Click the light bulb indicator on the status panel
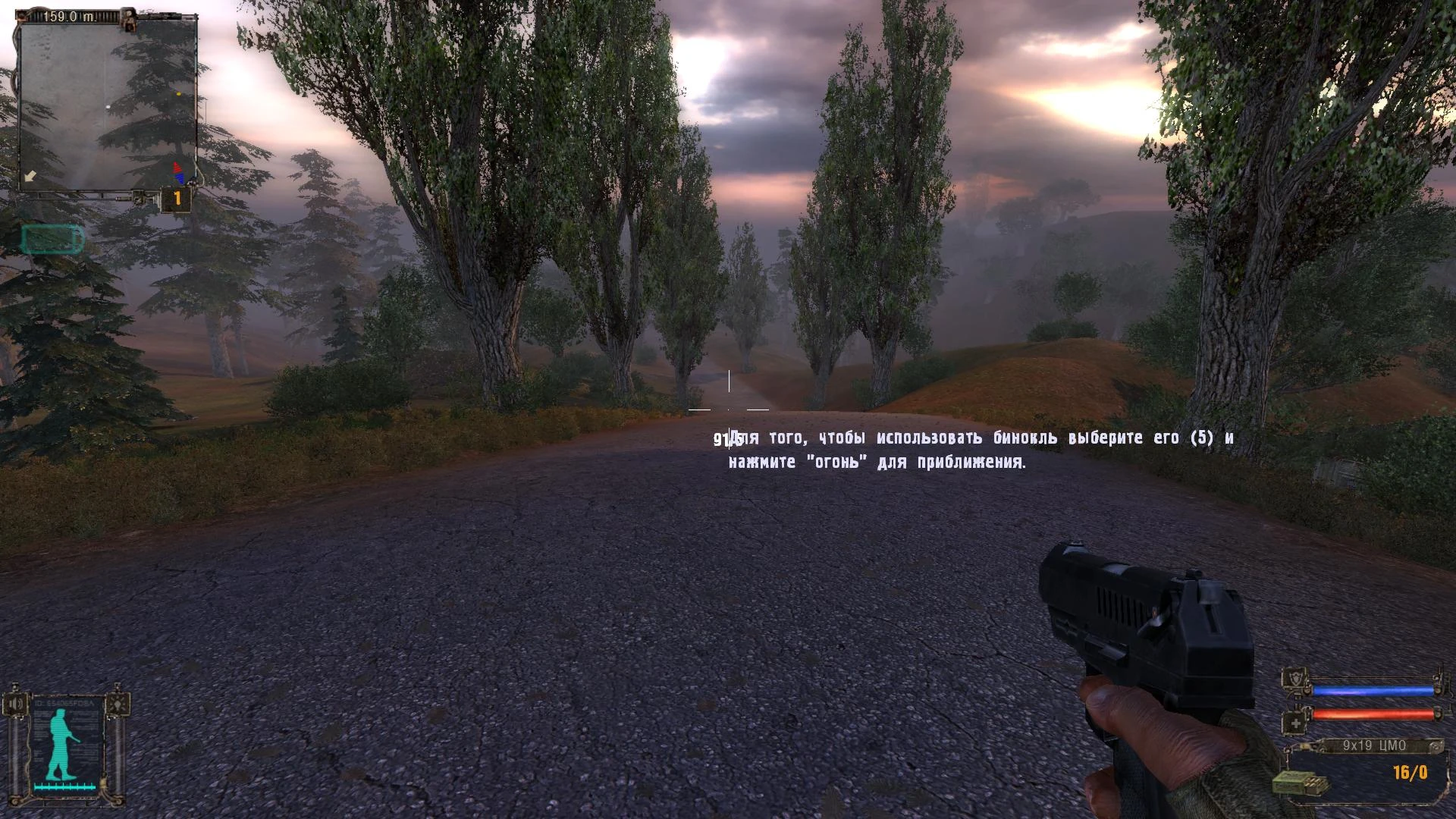The image size is (1456, 819). tap(118, 704)
